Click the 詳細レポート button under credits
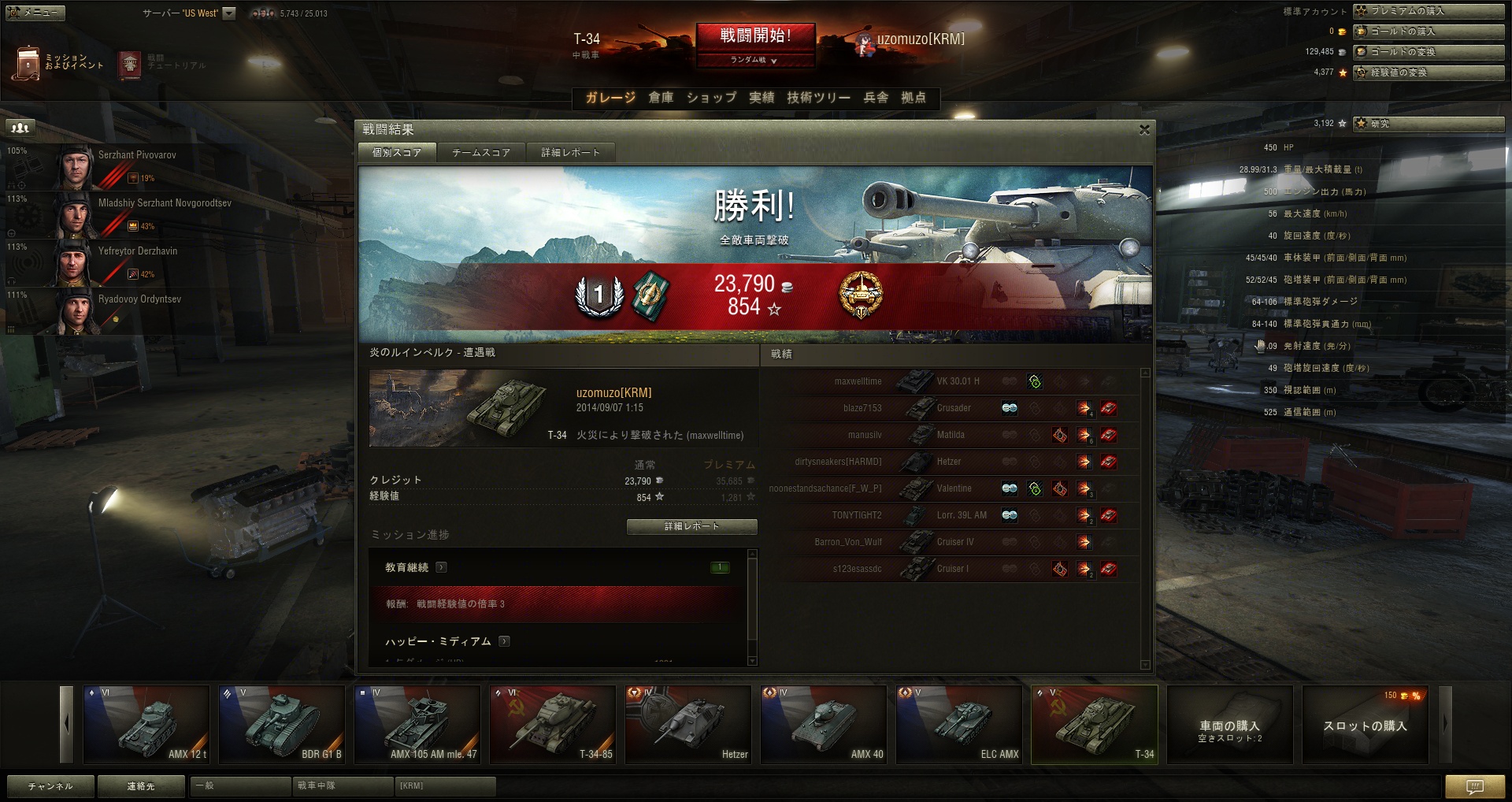 point(691,526)
